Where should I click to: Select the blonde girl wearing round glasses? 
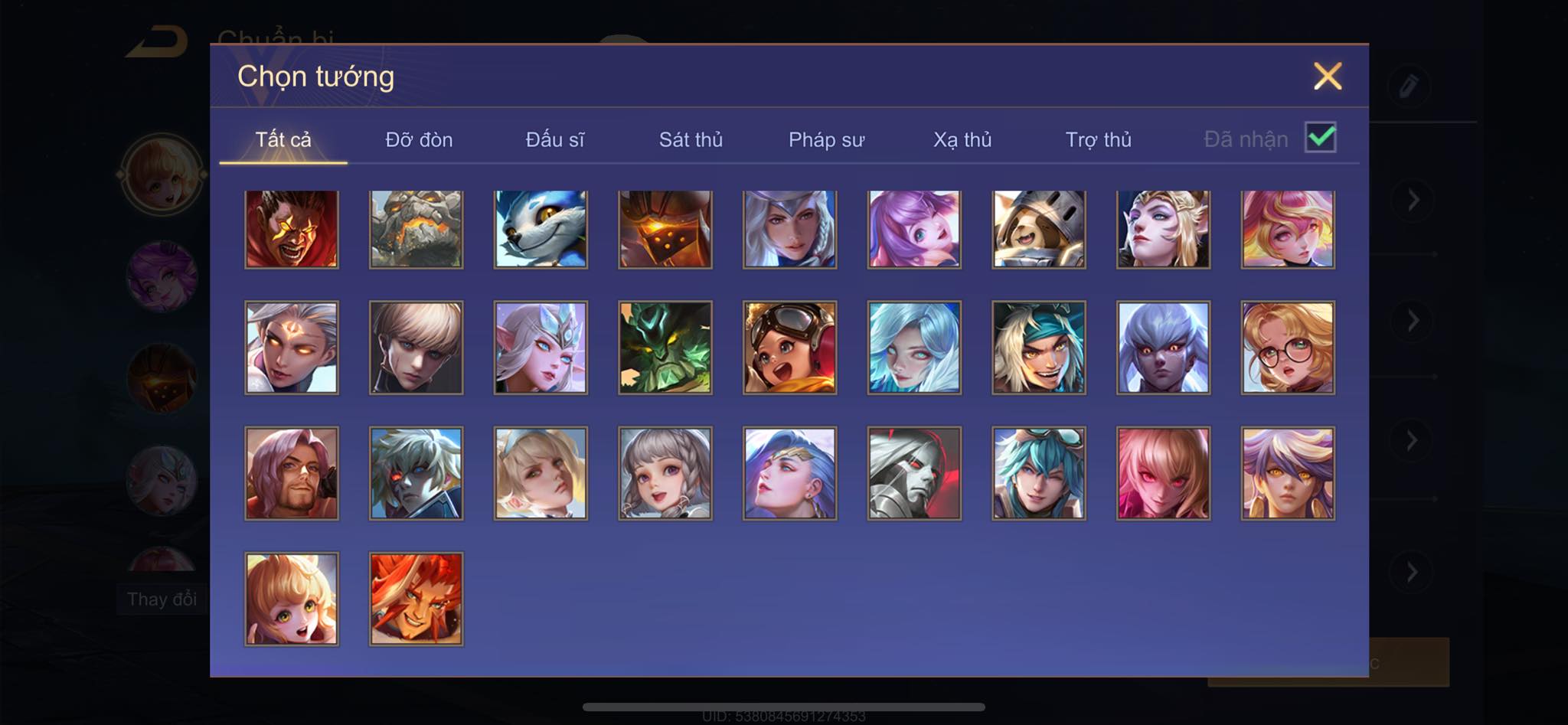pos(1288,348)
